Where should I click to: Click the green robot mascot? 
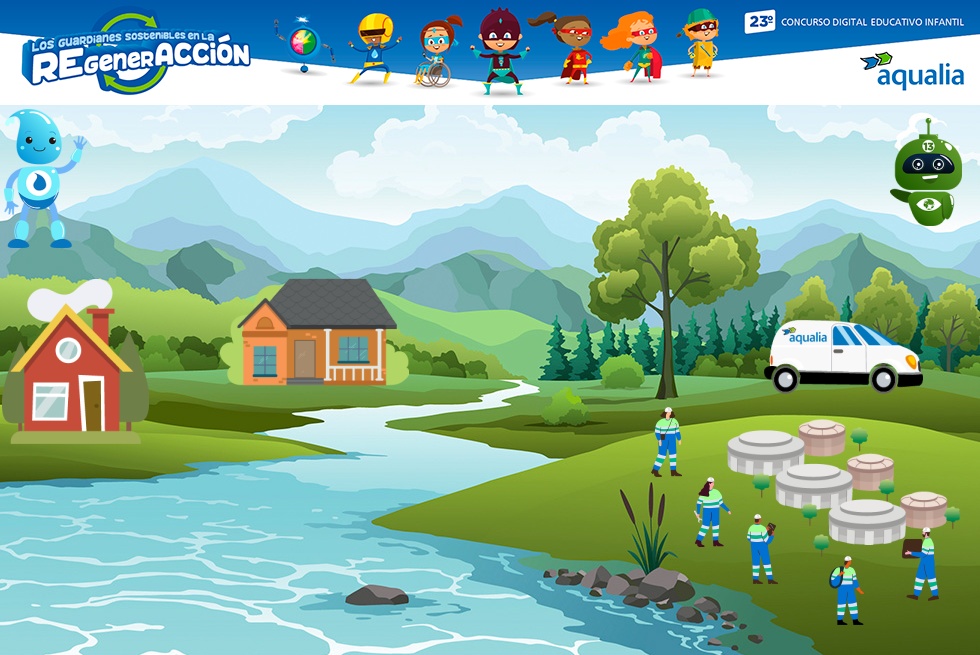coord(926,173)
